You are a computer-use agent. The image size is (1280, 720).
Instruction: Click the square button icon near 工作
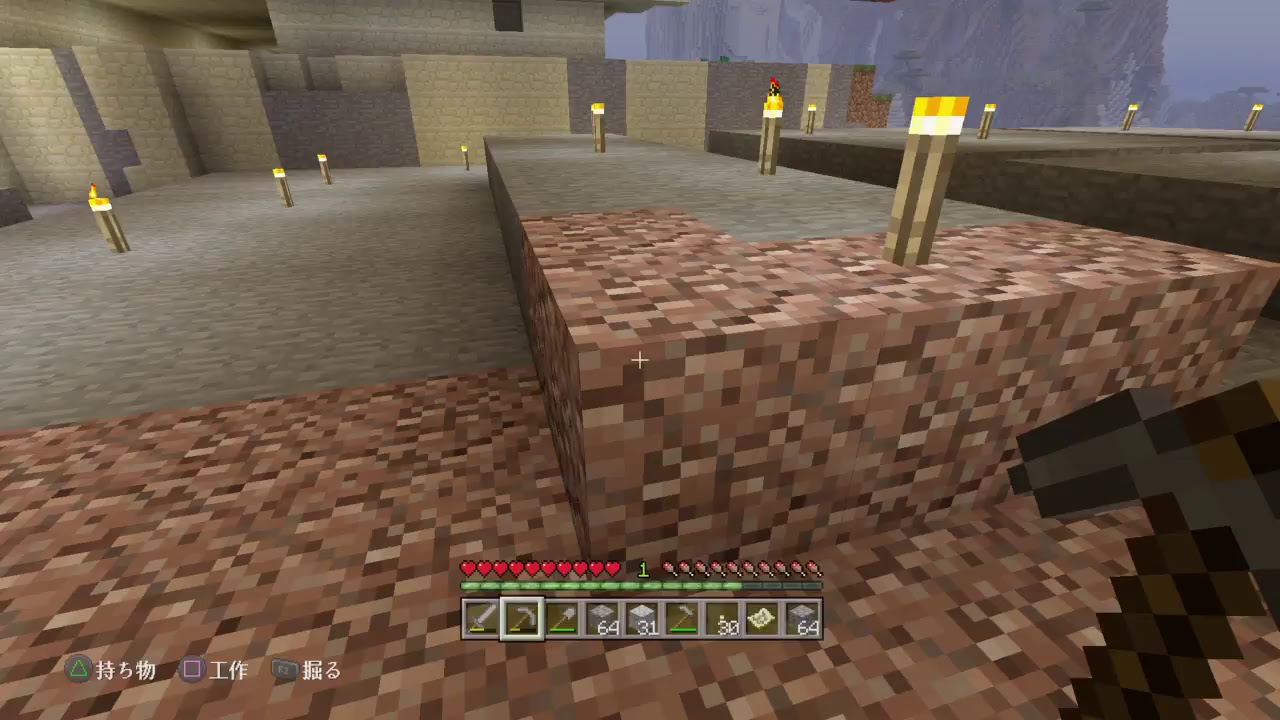click(x=191, y=671)
